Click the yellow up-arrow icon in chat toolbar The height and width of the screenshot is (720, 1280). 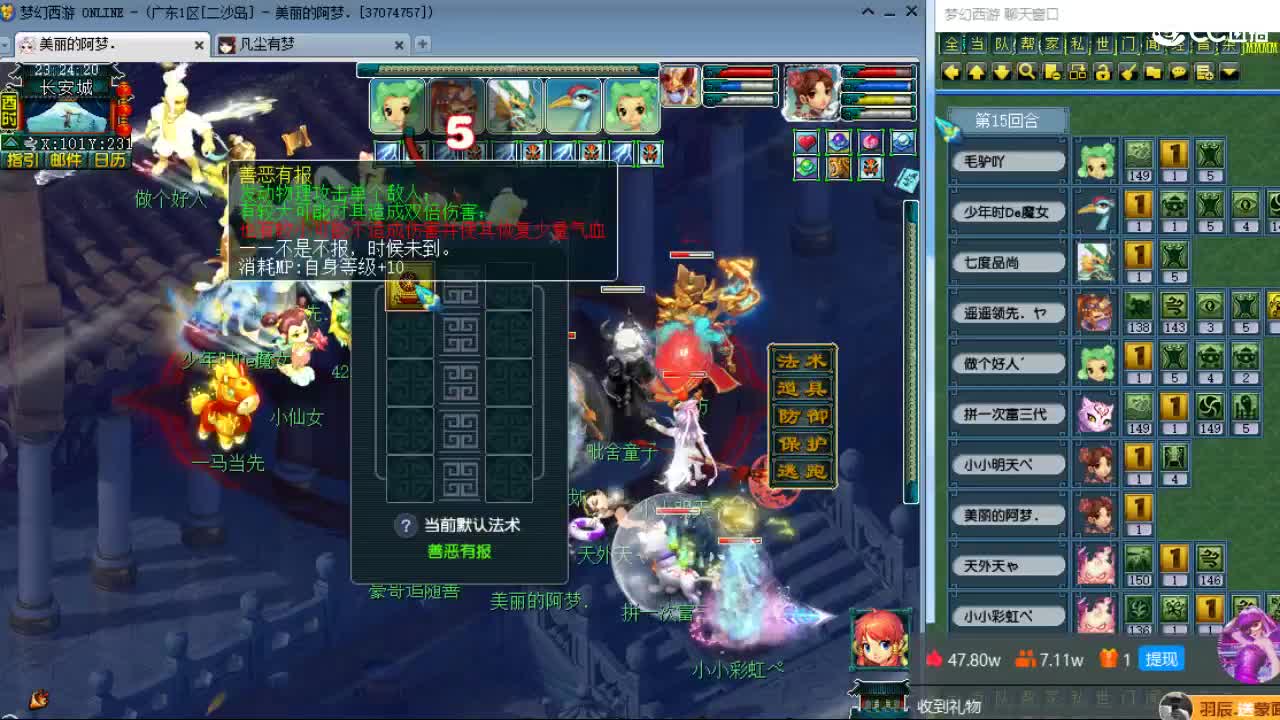[976, 73]
